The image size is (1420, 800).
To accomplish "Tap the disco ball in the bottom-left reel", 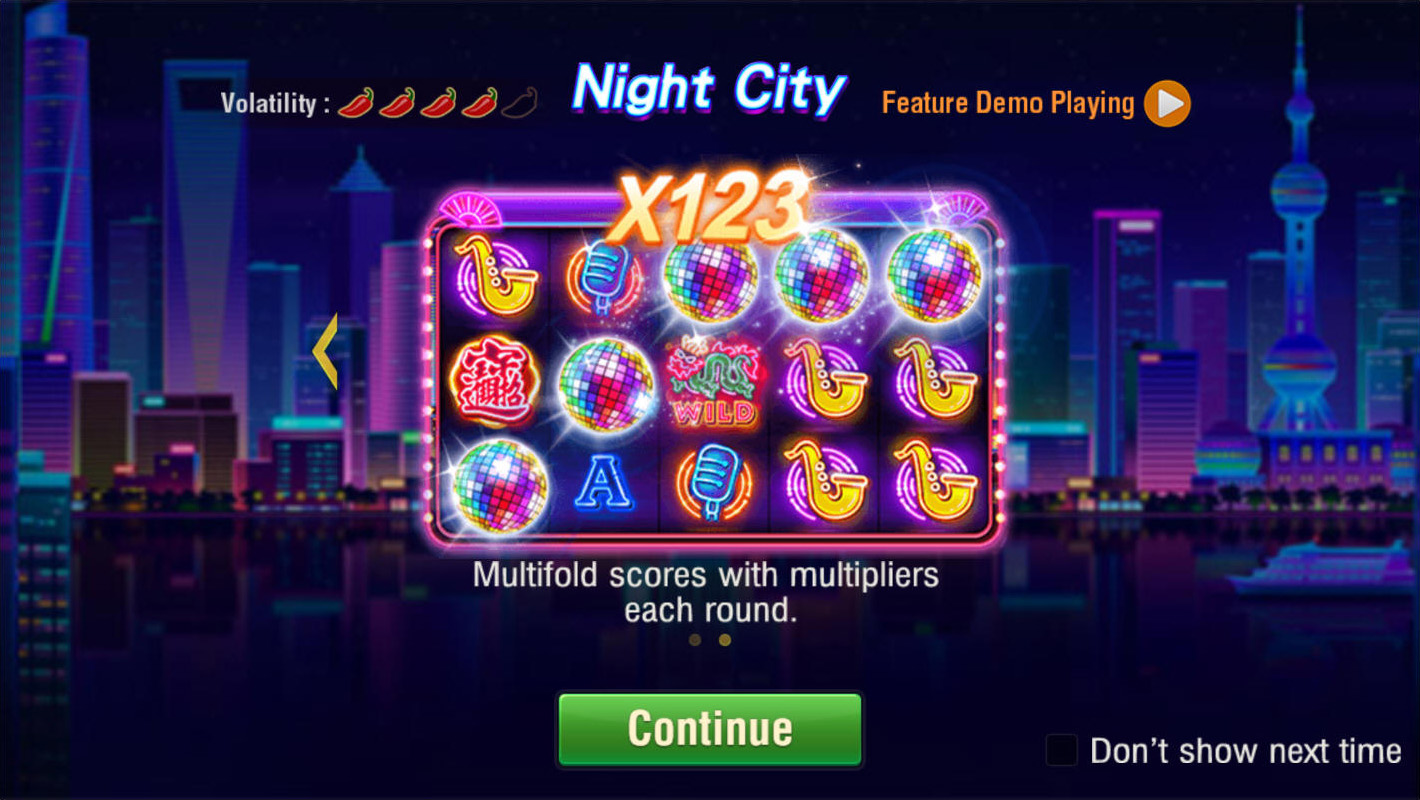I will point(497,487).
